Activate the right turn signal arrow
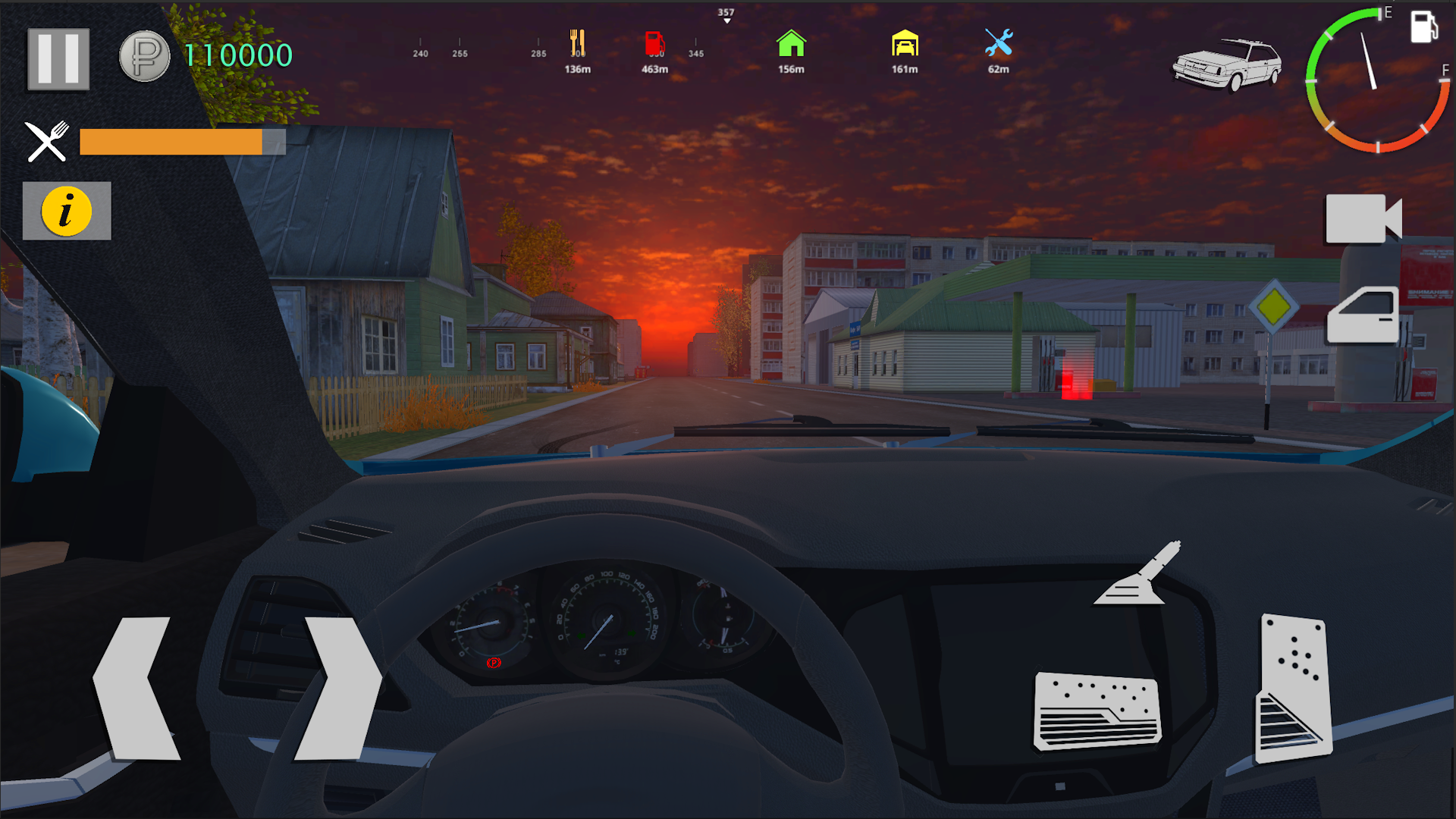 click(x=337, y=682)
